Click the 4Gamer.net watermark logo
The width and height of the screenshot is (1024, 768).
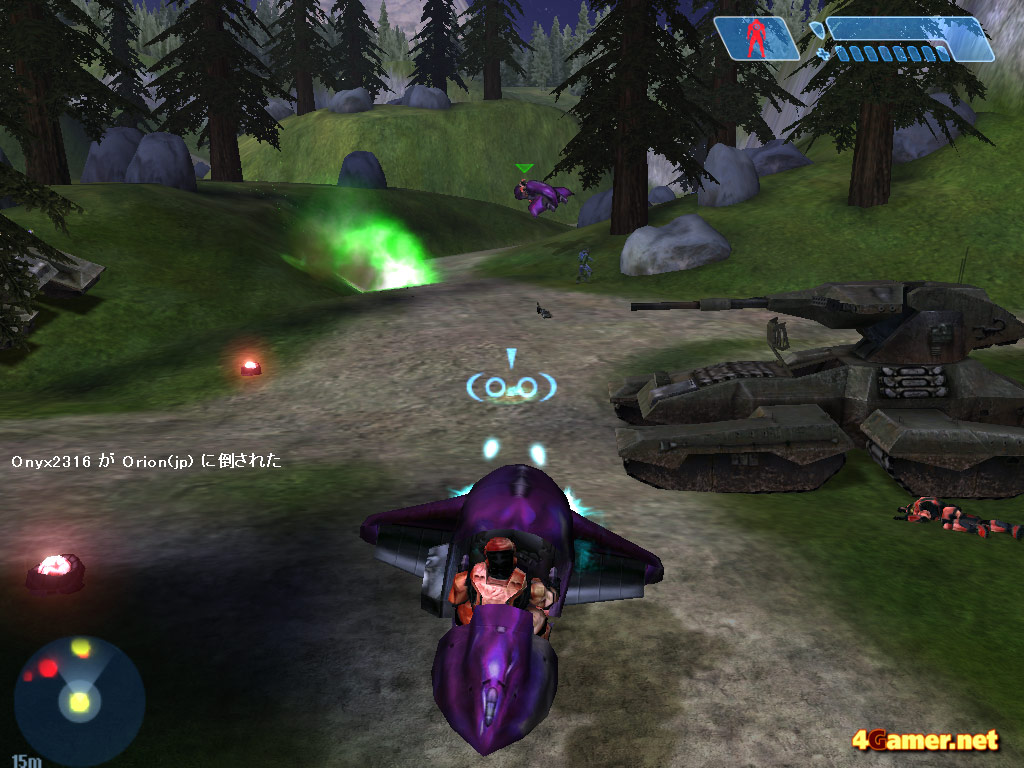tap(925, 741)
